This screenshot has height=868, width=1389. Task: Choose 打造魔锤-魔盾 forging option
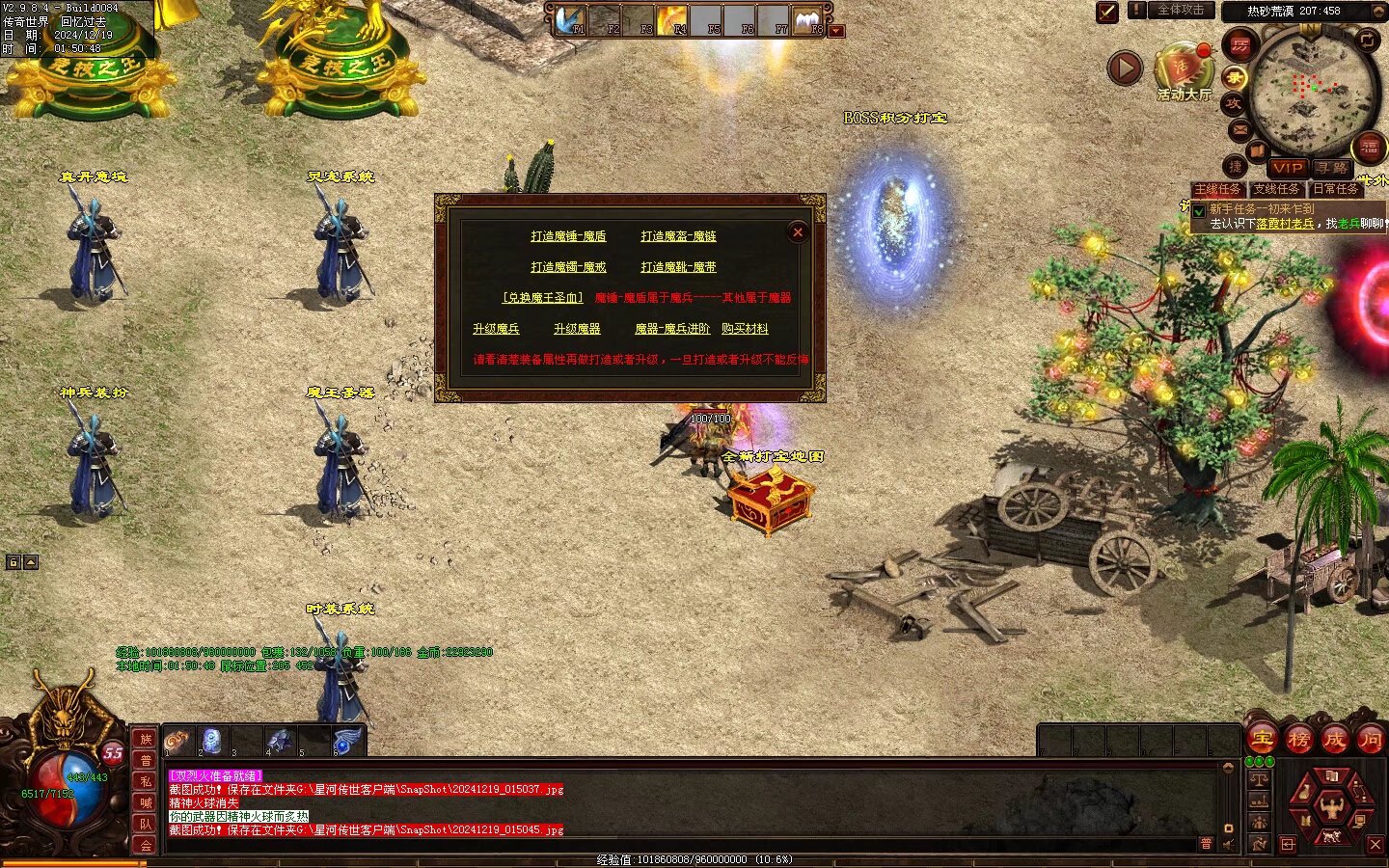pyautogui.click(x=568, y=236)
